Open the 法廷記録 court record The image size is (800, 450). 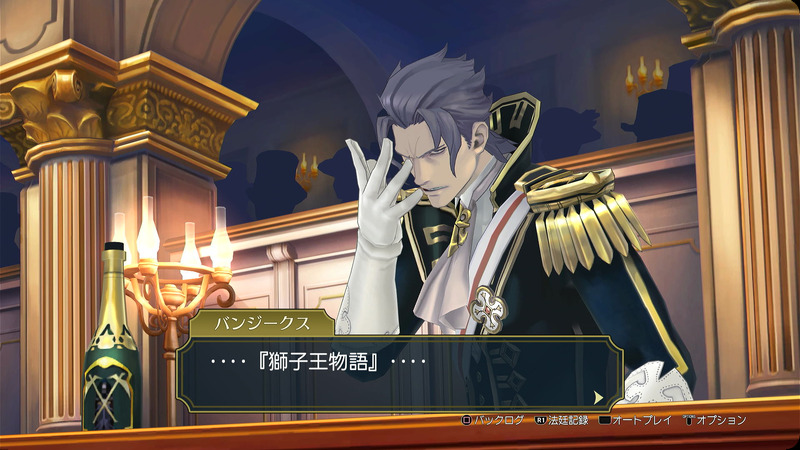tap(560, 420)
